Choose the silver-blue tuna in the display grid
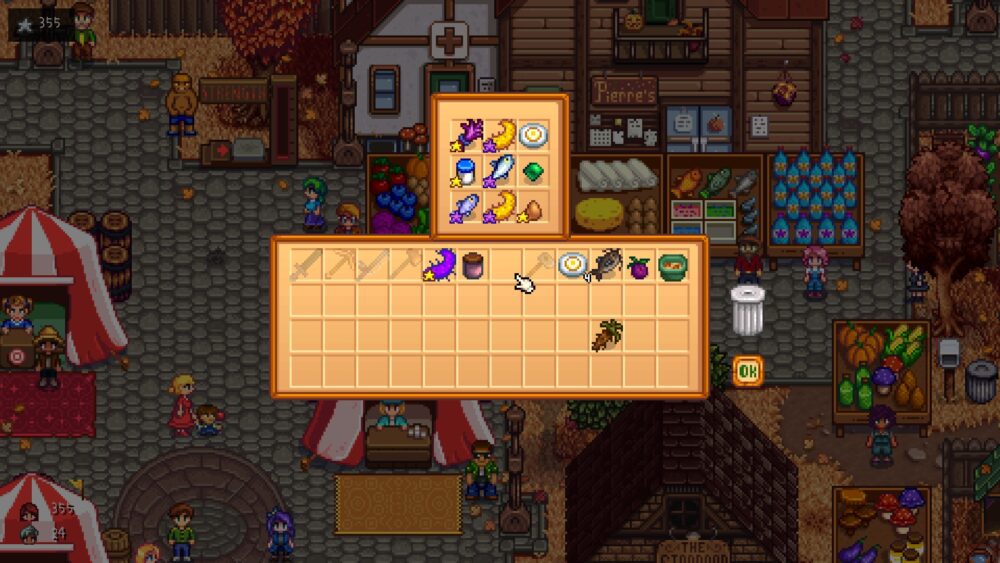This screenshot has height=563, width=1000. pos(499,171)
